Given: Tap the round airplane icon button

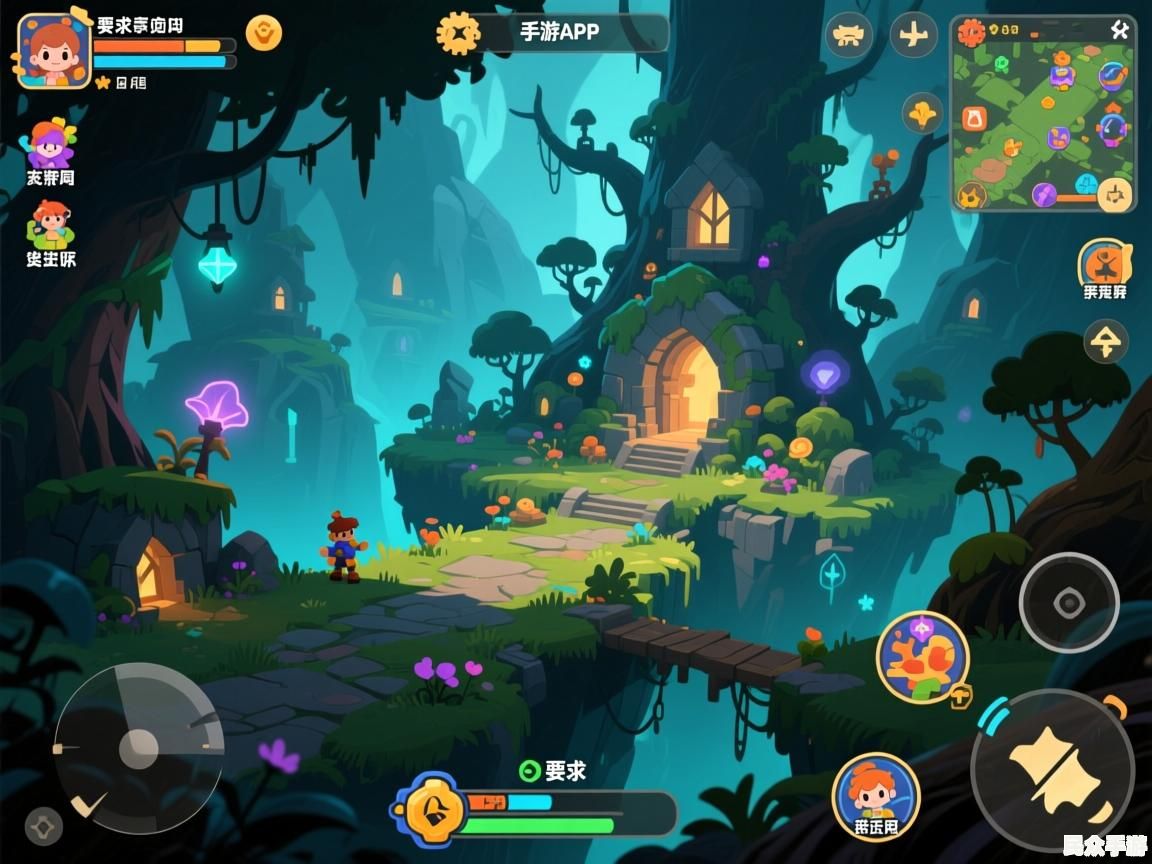Looking at the screenshot, I should [913, 35].
